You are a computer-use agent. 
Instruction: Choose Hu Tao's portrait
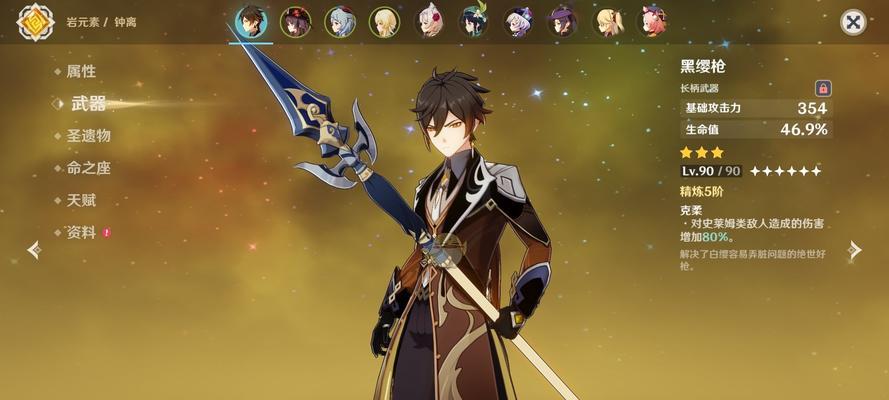point(295,22)
